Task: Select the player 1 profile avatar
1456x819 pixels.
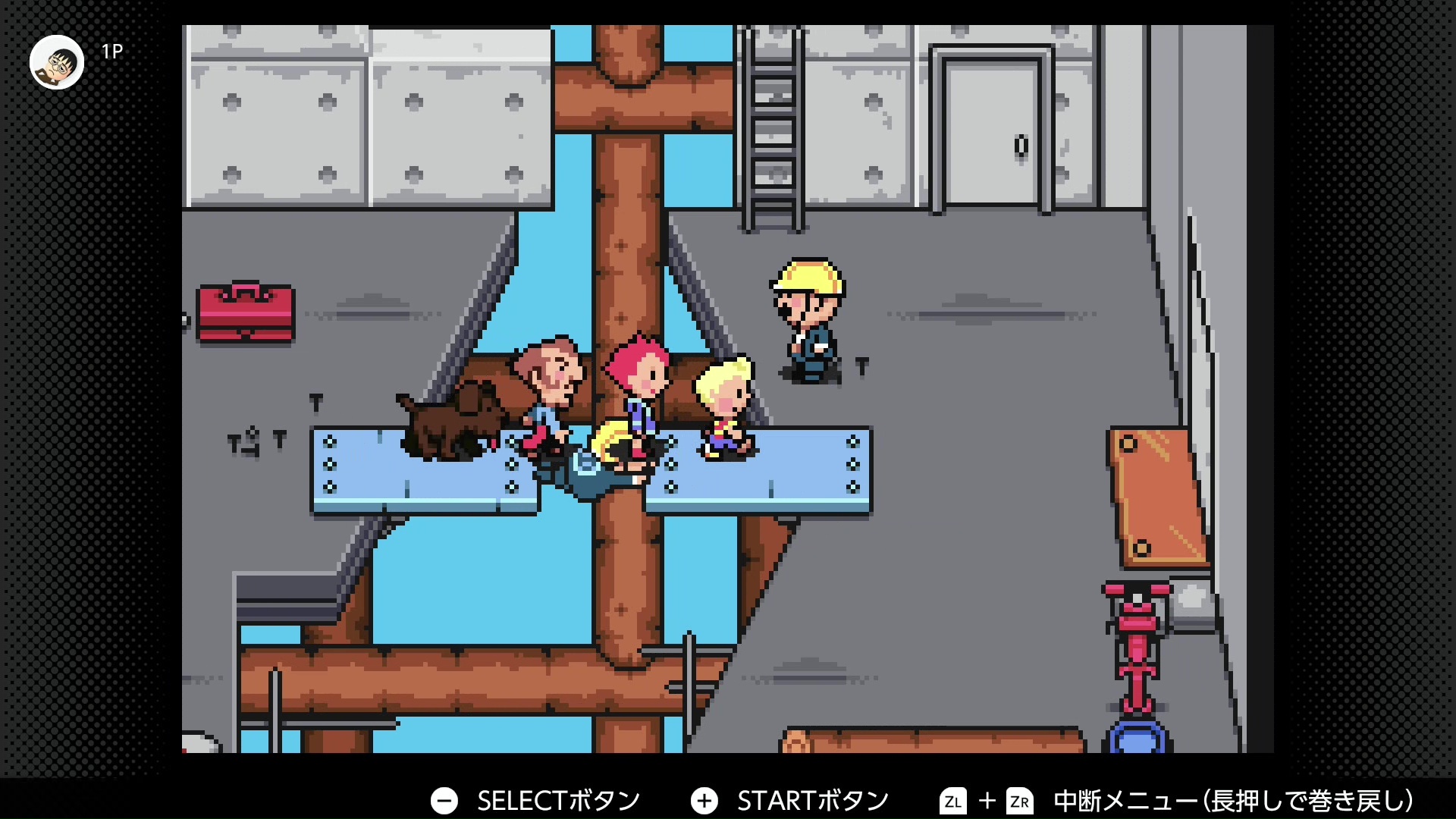Action: [57, 62]
